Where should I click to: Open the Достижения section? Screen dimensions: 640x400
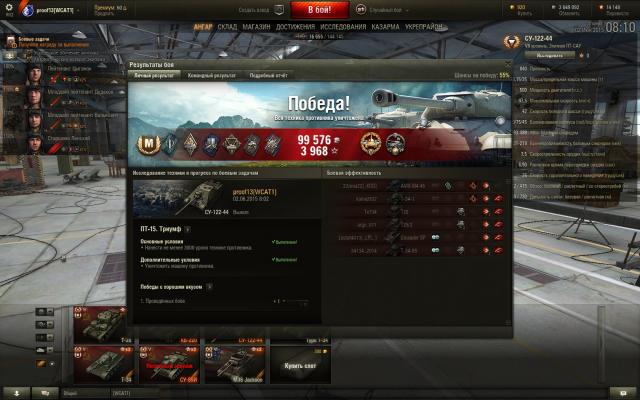[x=295, y=28]
